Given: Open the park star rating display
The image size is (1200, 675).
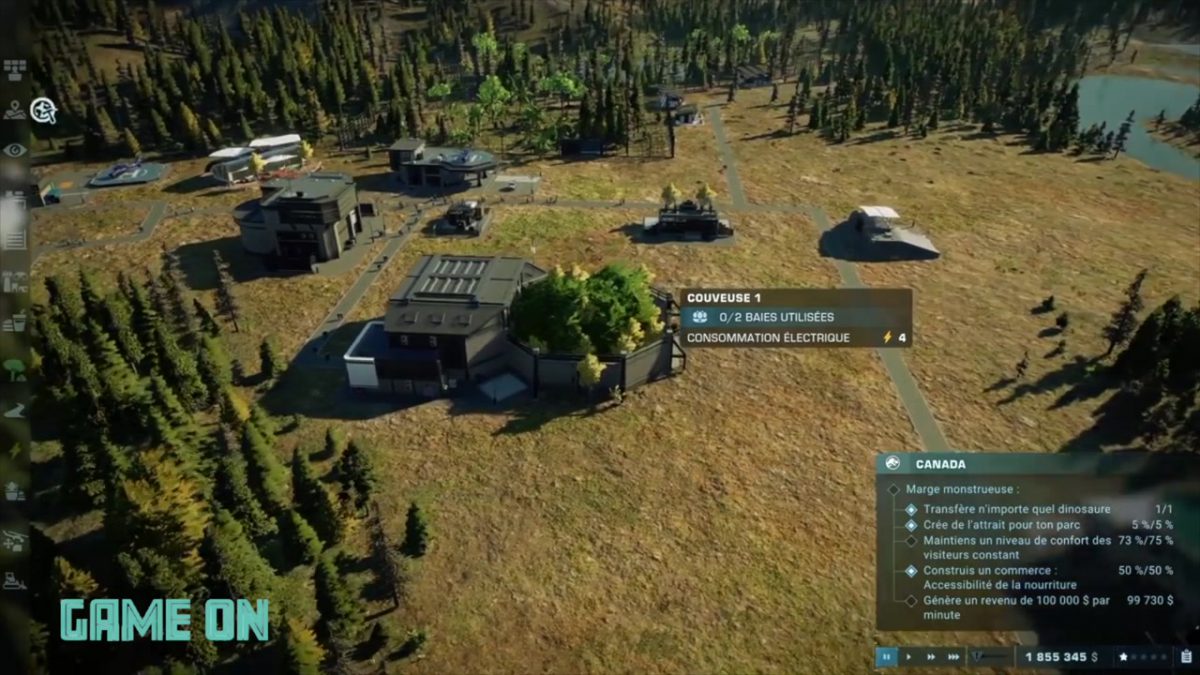Looking at the screenshot, I should (x=1142, y=657).
